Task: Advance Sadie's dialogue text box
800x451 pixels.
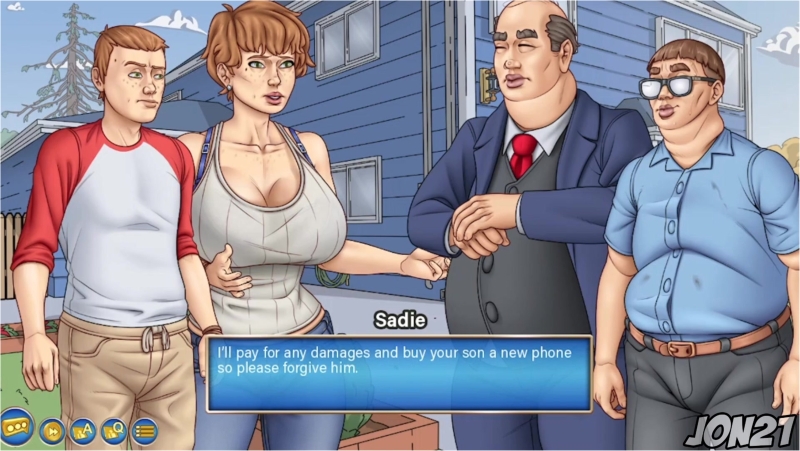Action: (399, 373)
